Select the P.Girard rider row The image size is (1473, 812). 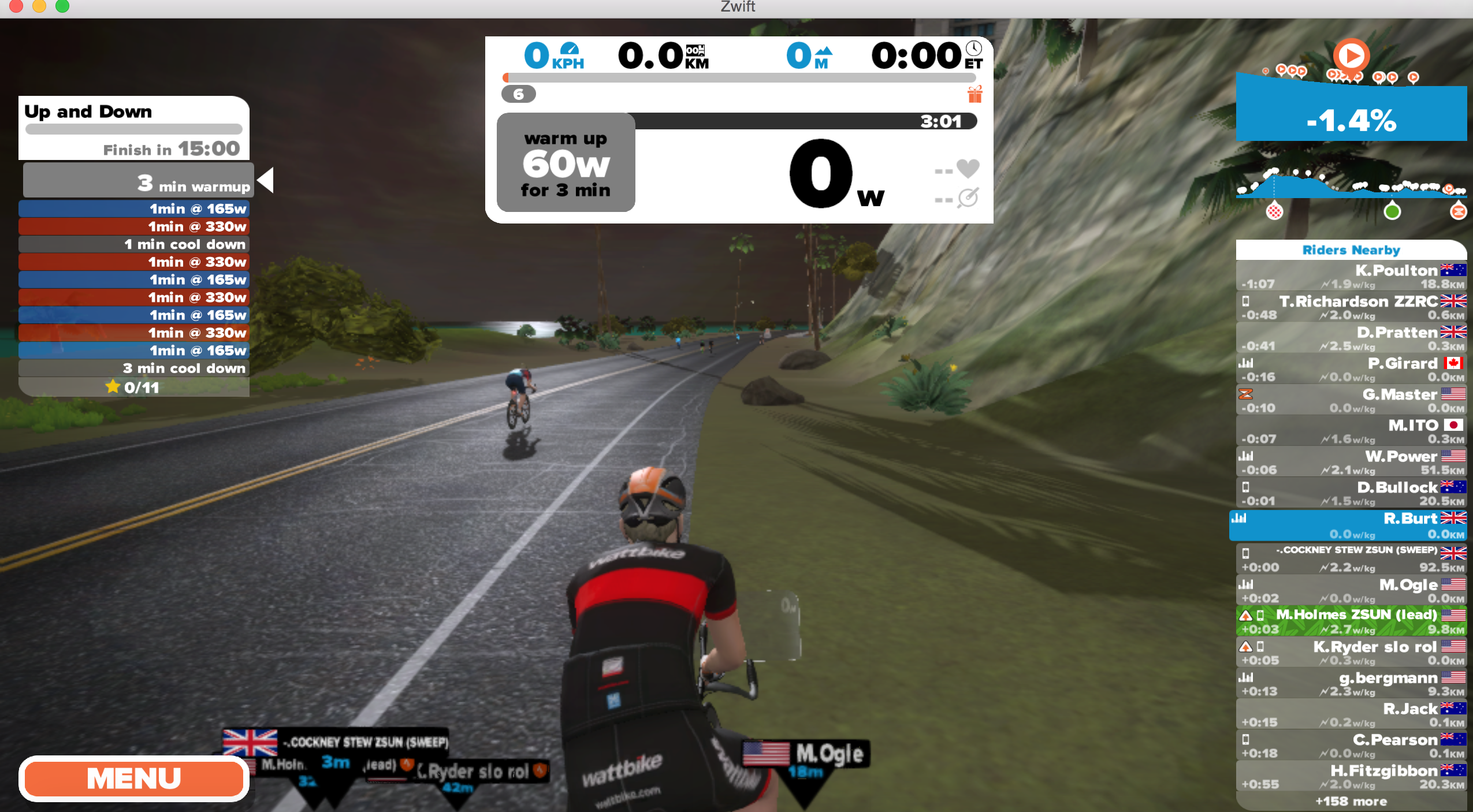[x=1351, y=370]
